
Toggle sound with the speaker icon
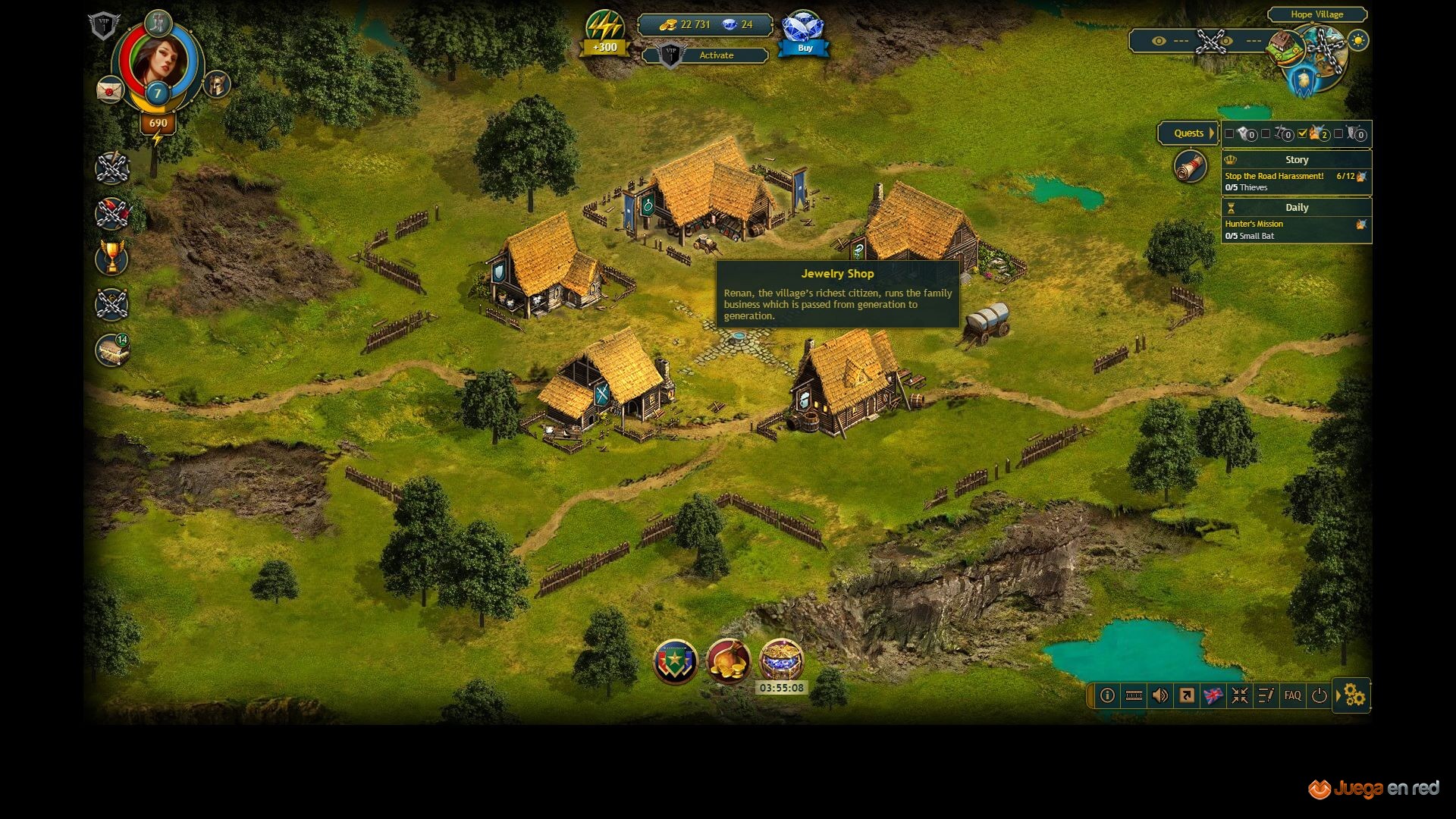pos(1159,695)
